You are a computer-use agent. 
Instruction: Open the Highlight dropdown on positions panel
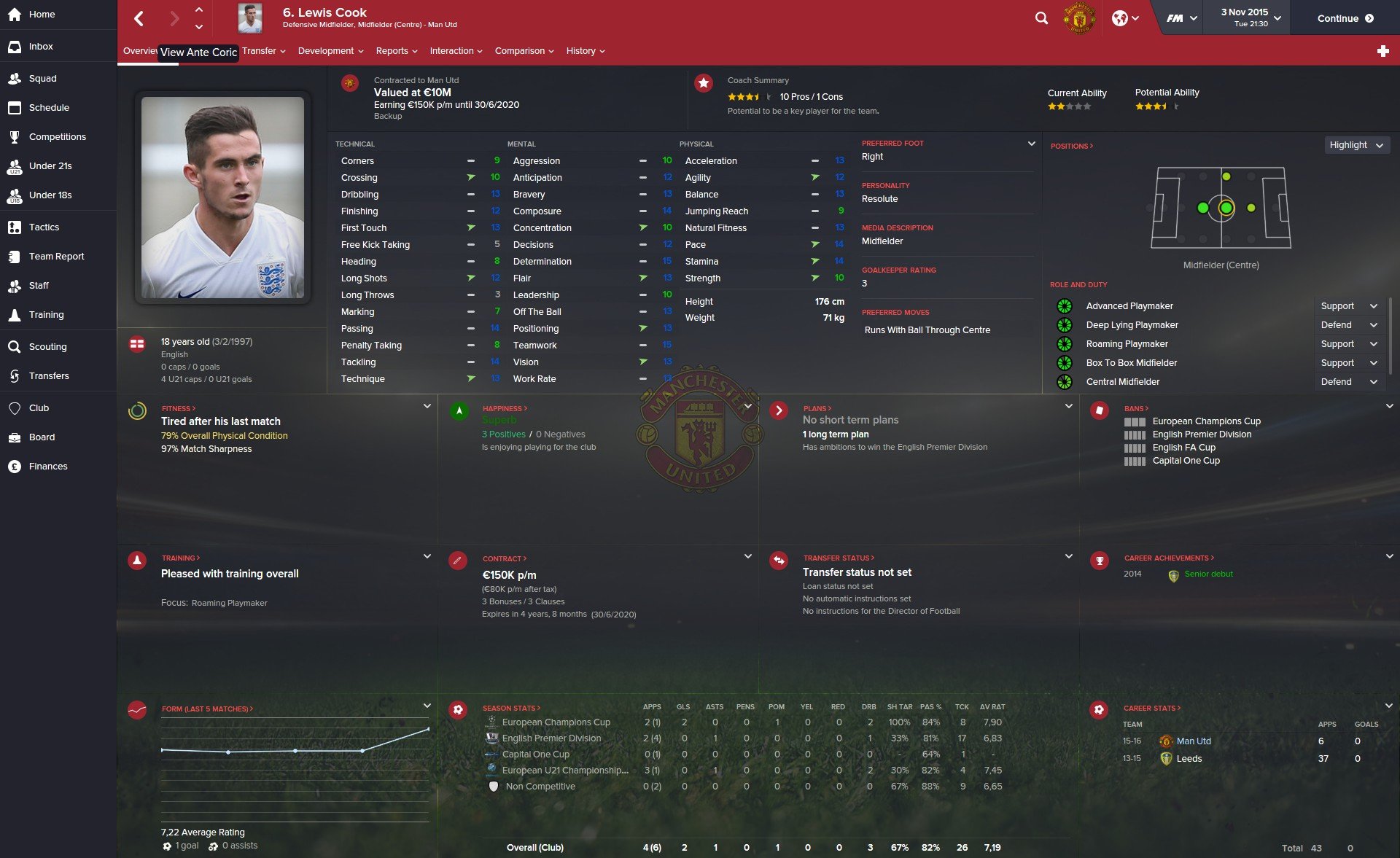pyautogui.click(x=1356, y=144)
